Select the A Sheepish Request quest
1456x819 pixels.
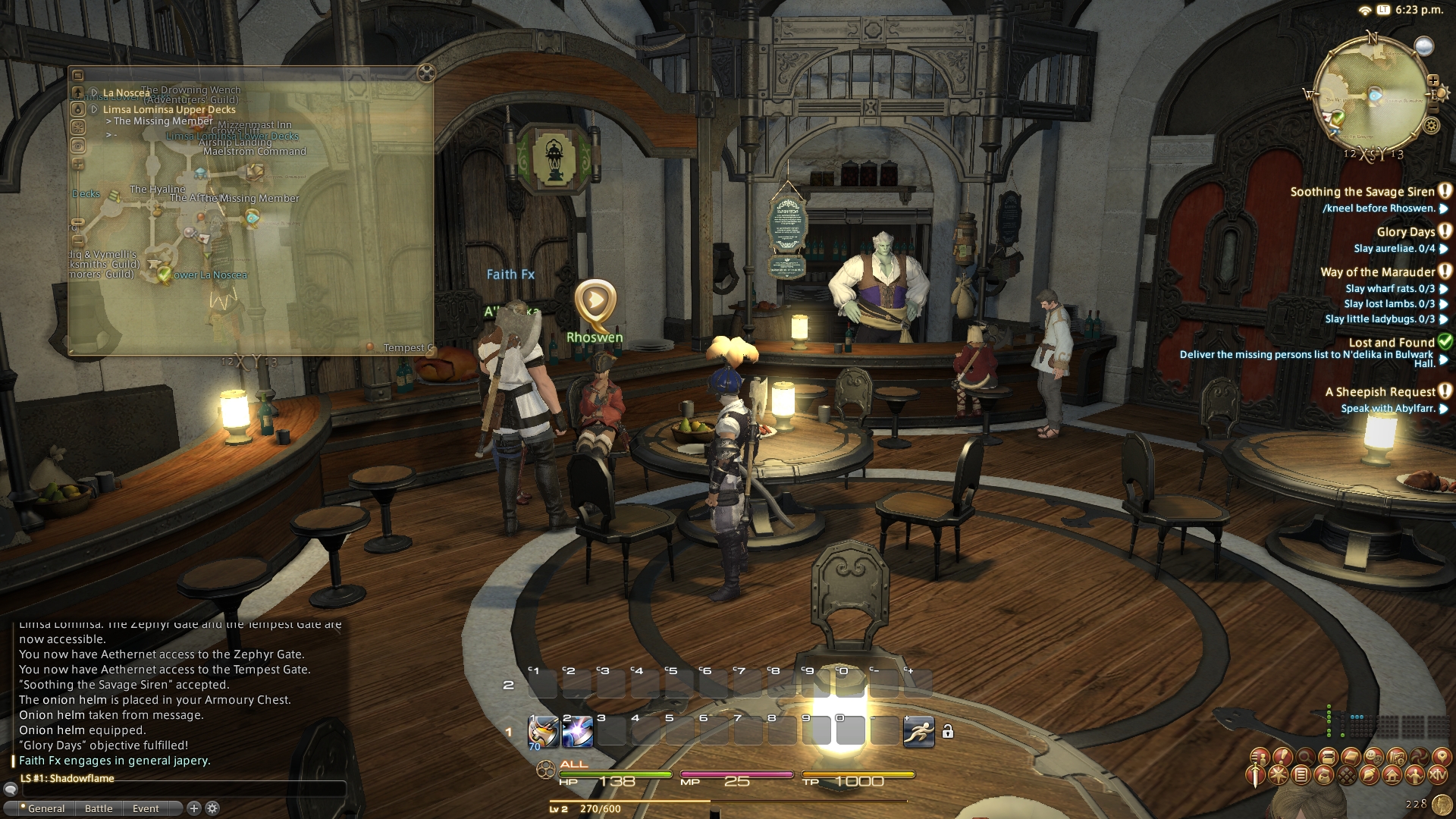pos(1379,392)
